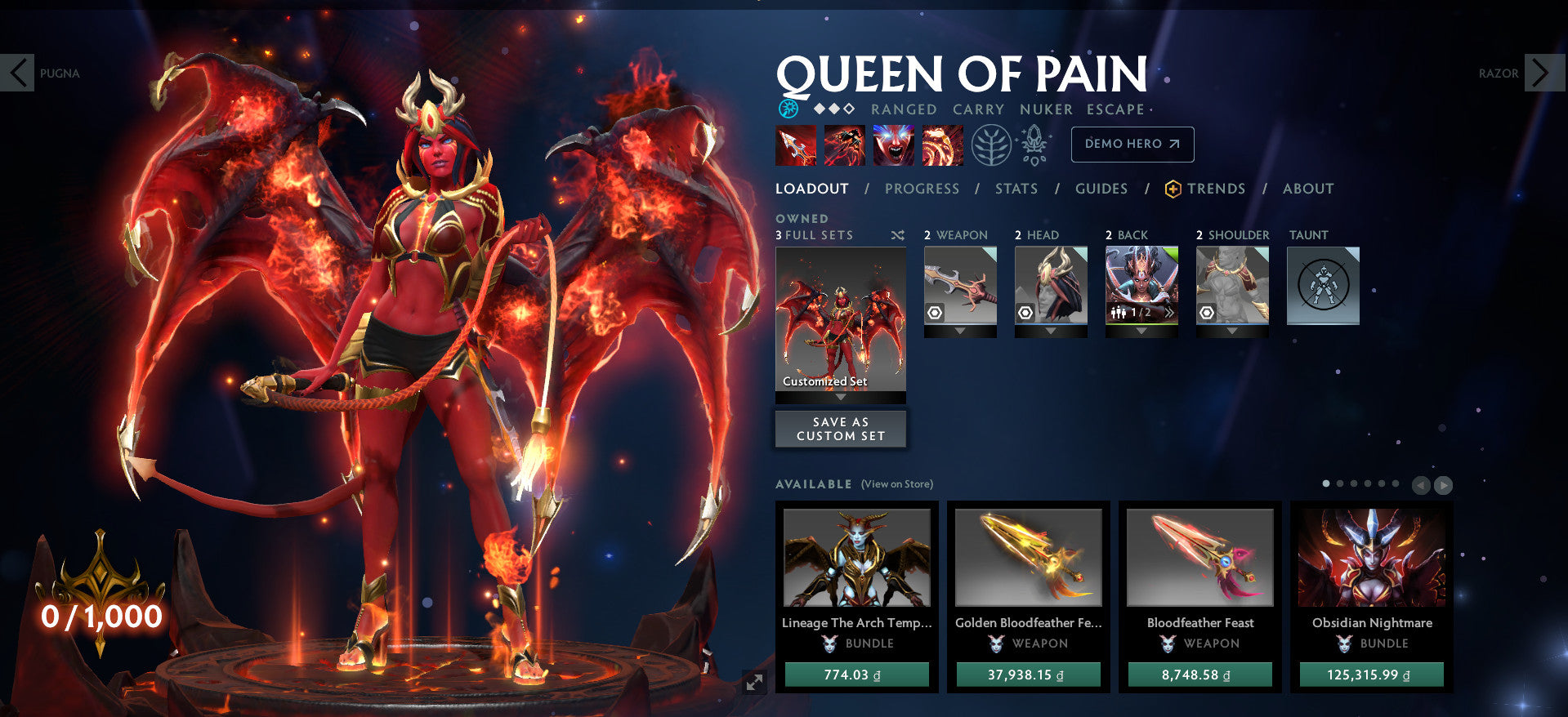This screenshot has height=717, width=1568.
Task: Toggle the workshop hexagon on the weapon slot
Action: (x=934, y=311)
